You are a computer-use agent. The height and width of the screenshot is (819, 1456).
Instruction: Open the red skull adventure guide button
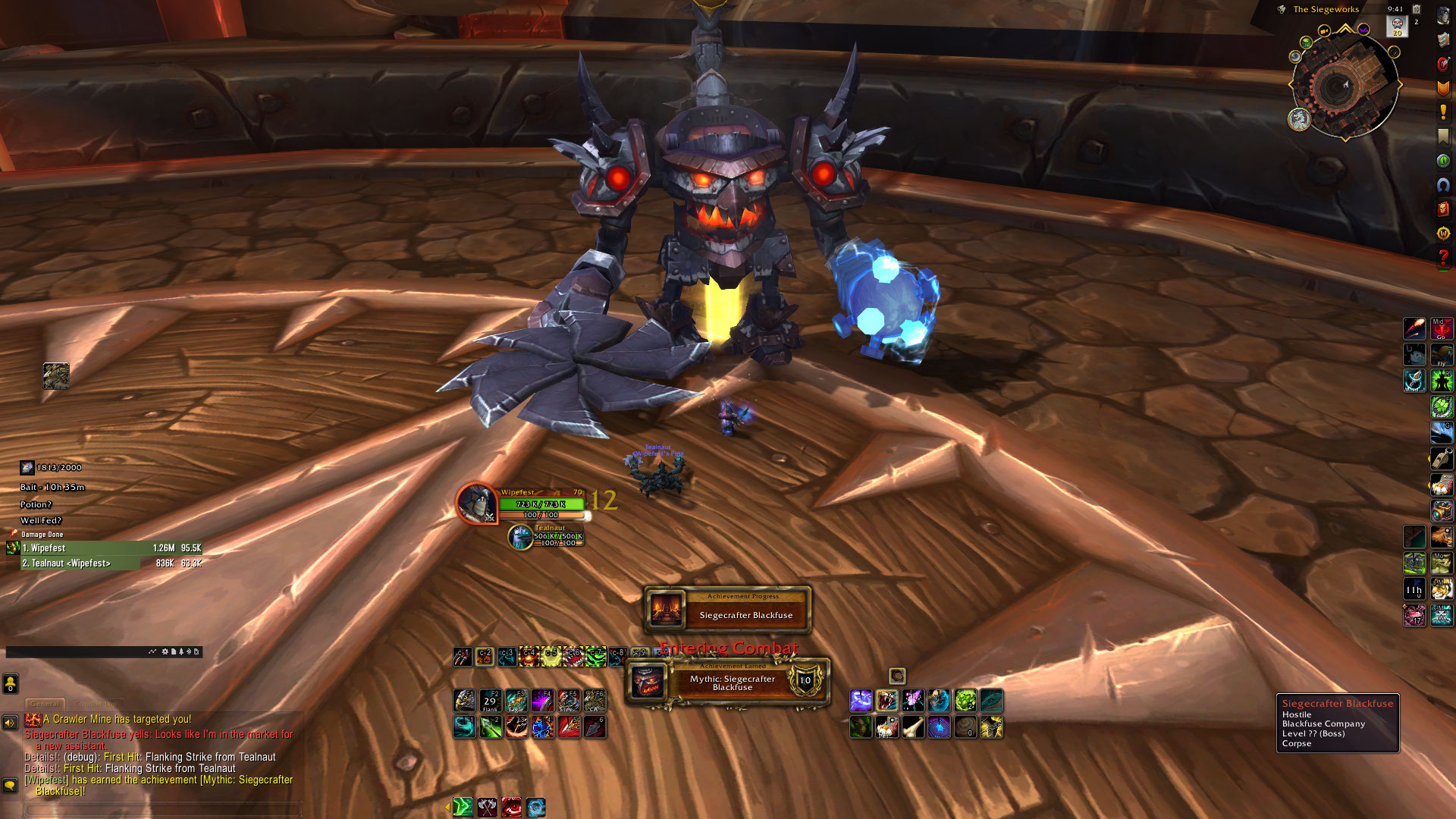(1442, 209)
